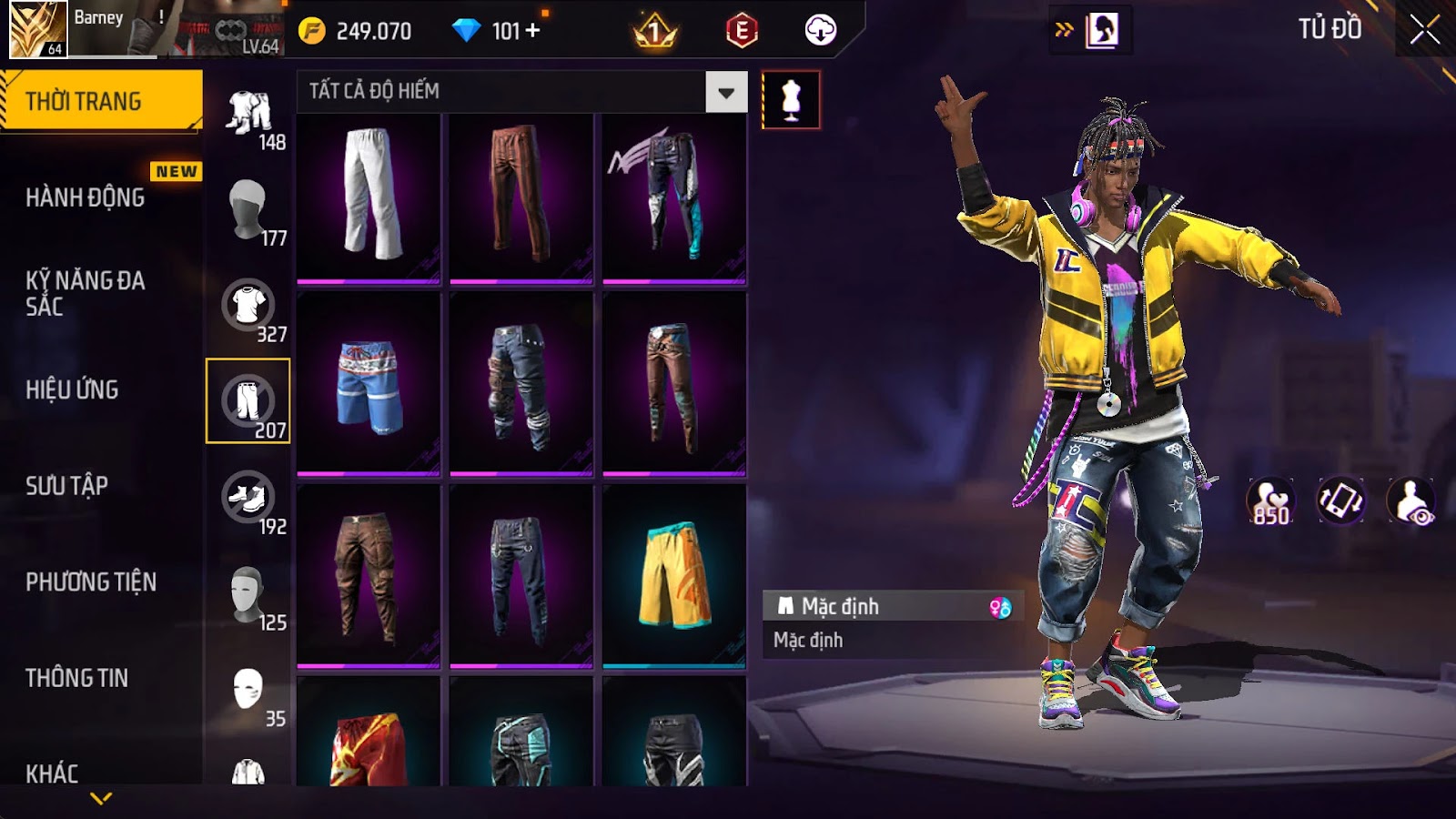Close the wardrobe screen
Viewport: 1456px width, 819px height.
tap(1424, 30)
